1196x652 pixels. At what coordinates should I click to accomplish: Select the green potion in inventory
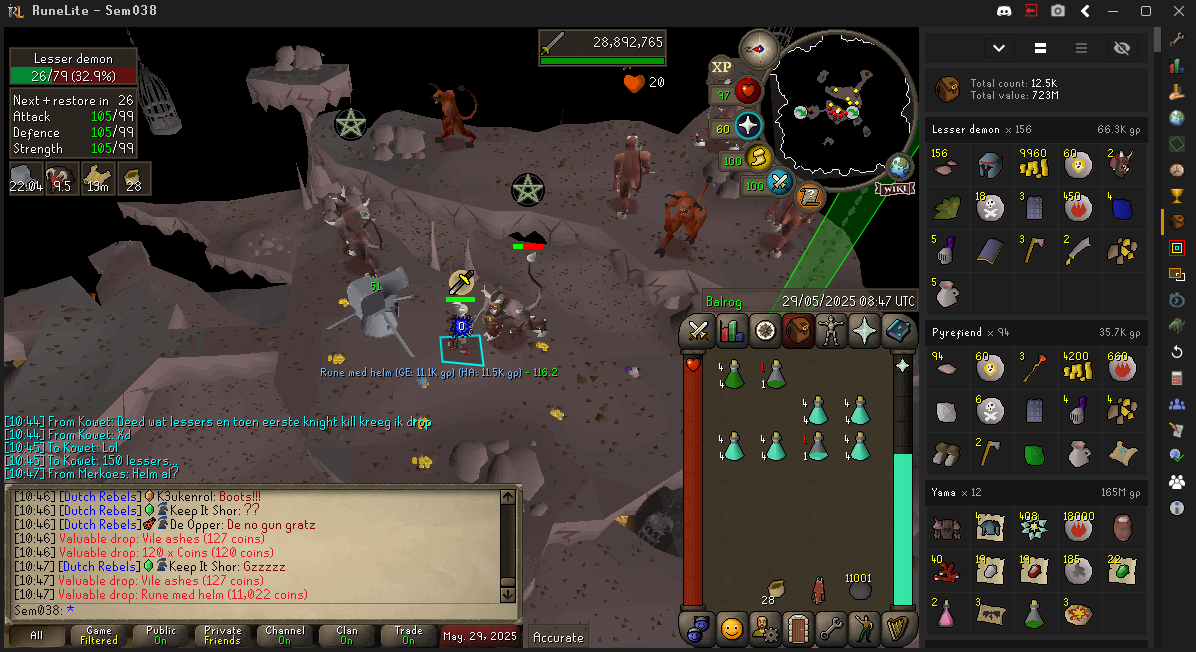[733, 375]
